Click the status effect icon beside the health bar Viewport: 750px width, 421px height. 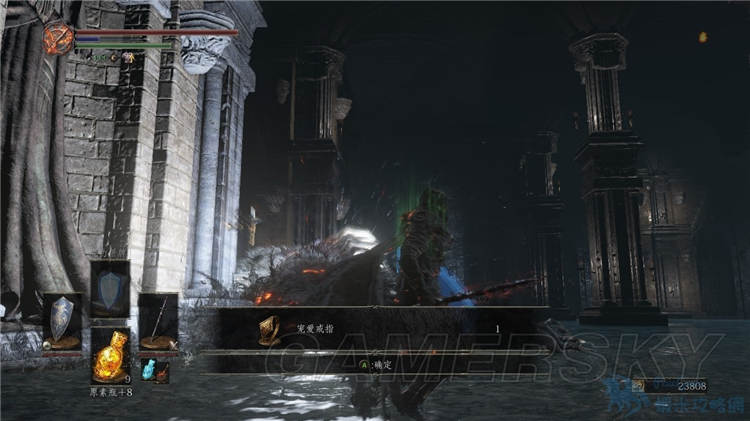pyautogui.click(x=57, y=39)
